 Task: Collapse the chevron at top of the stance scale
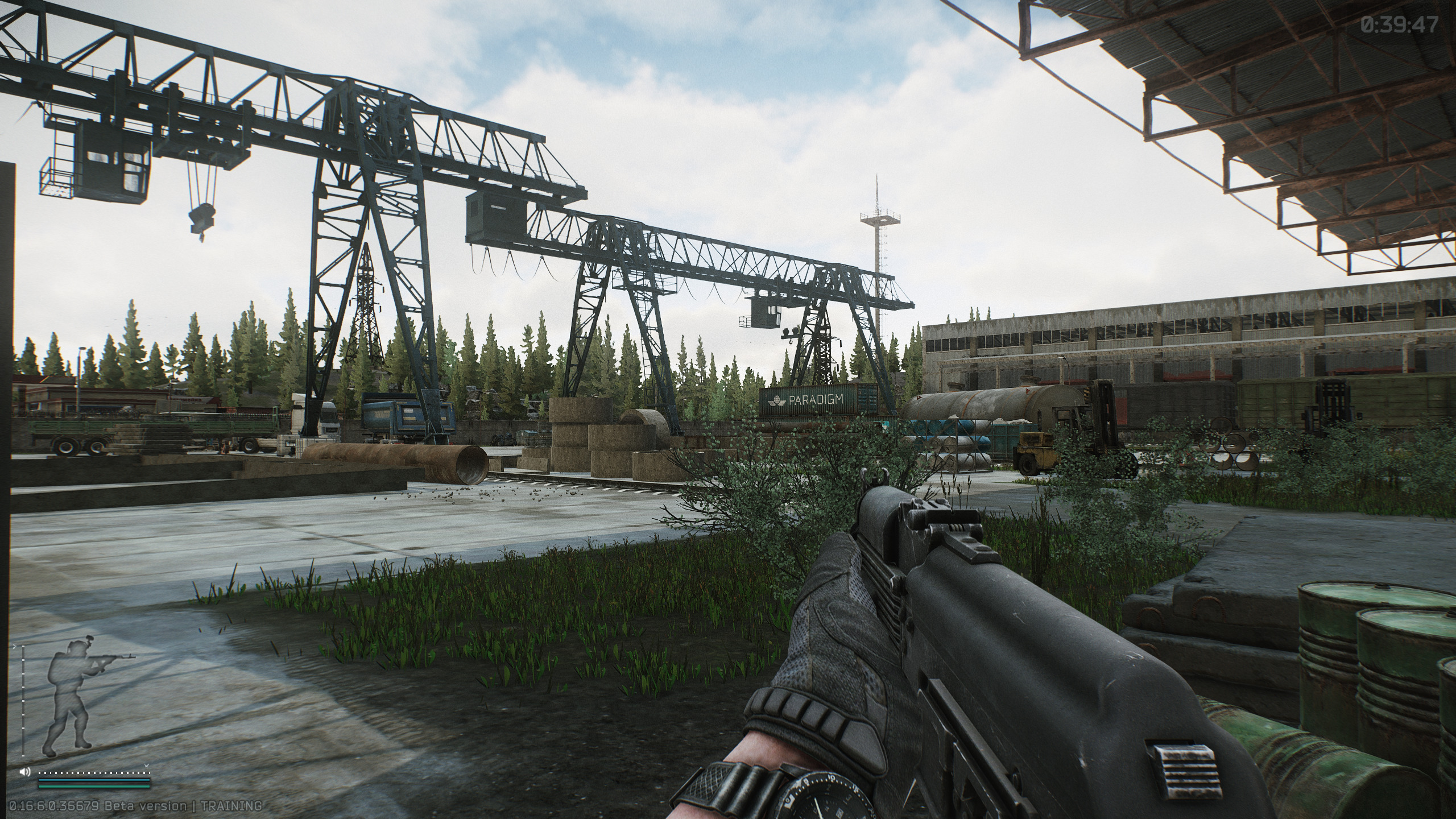[x=15, y=647]
